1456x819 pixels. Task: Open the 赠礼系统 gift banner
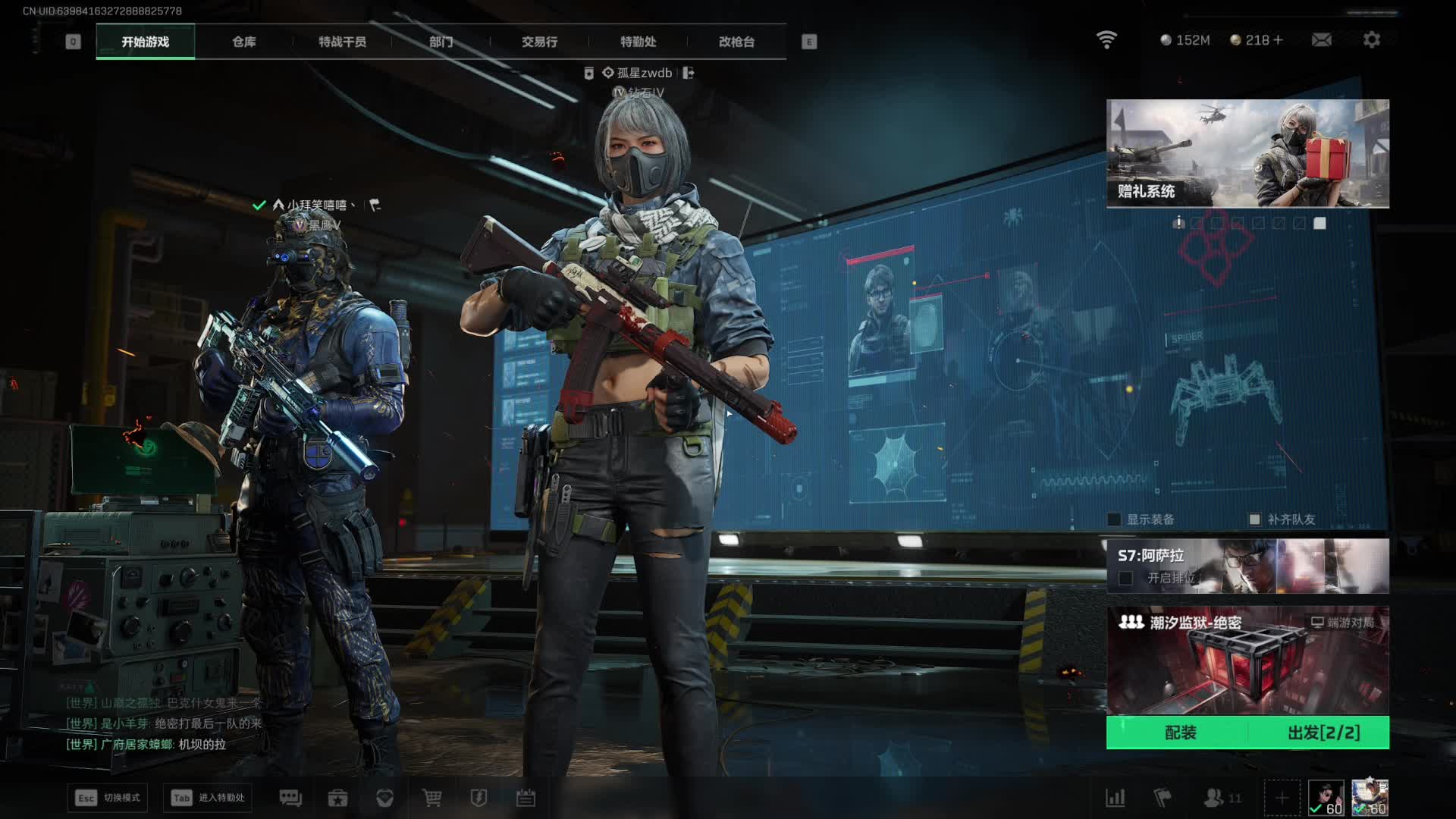pyautogui.click(x=1247, y=153)
